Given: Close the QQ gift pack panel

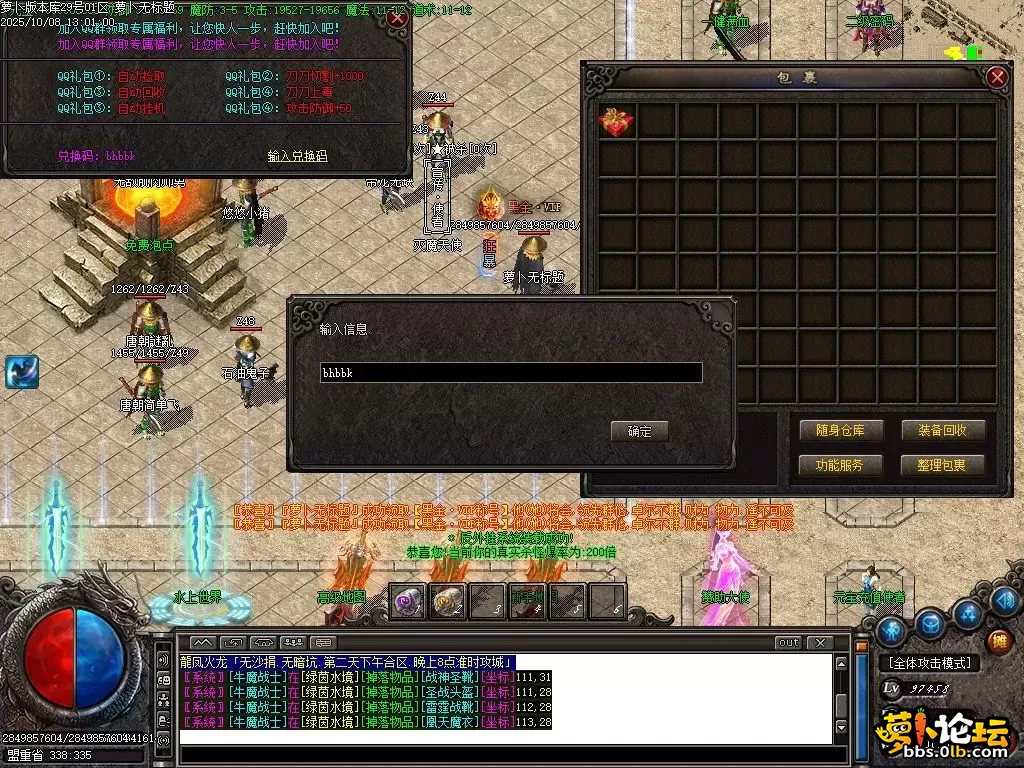Looking at the screenshot, I should coord(397,18).
